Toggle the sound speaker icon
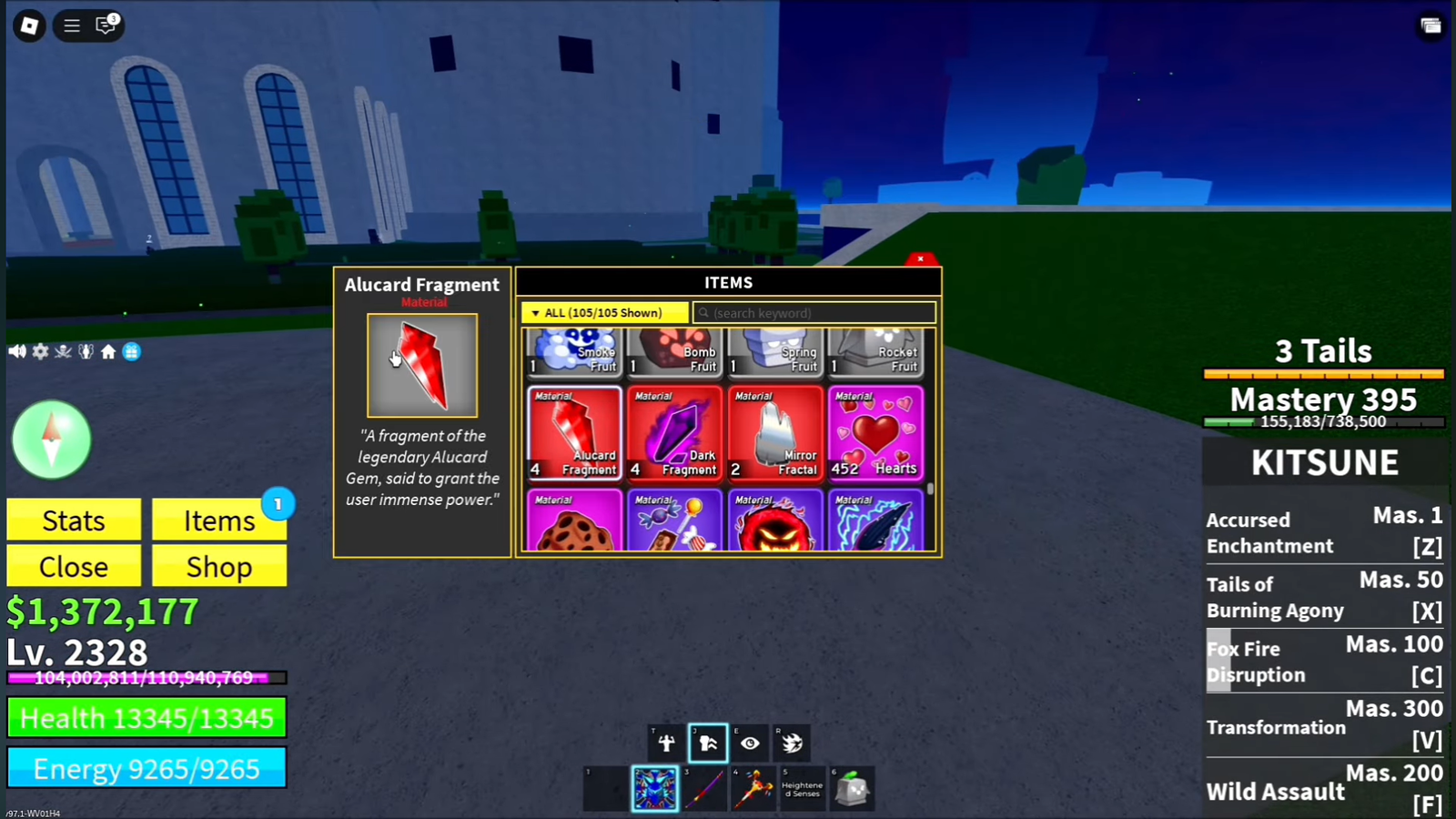Viewport: 1456px width, 819px height. pyautogui.click(x=17, y=351)
